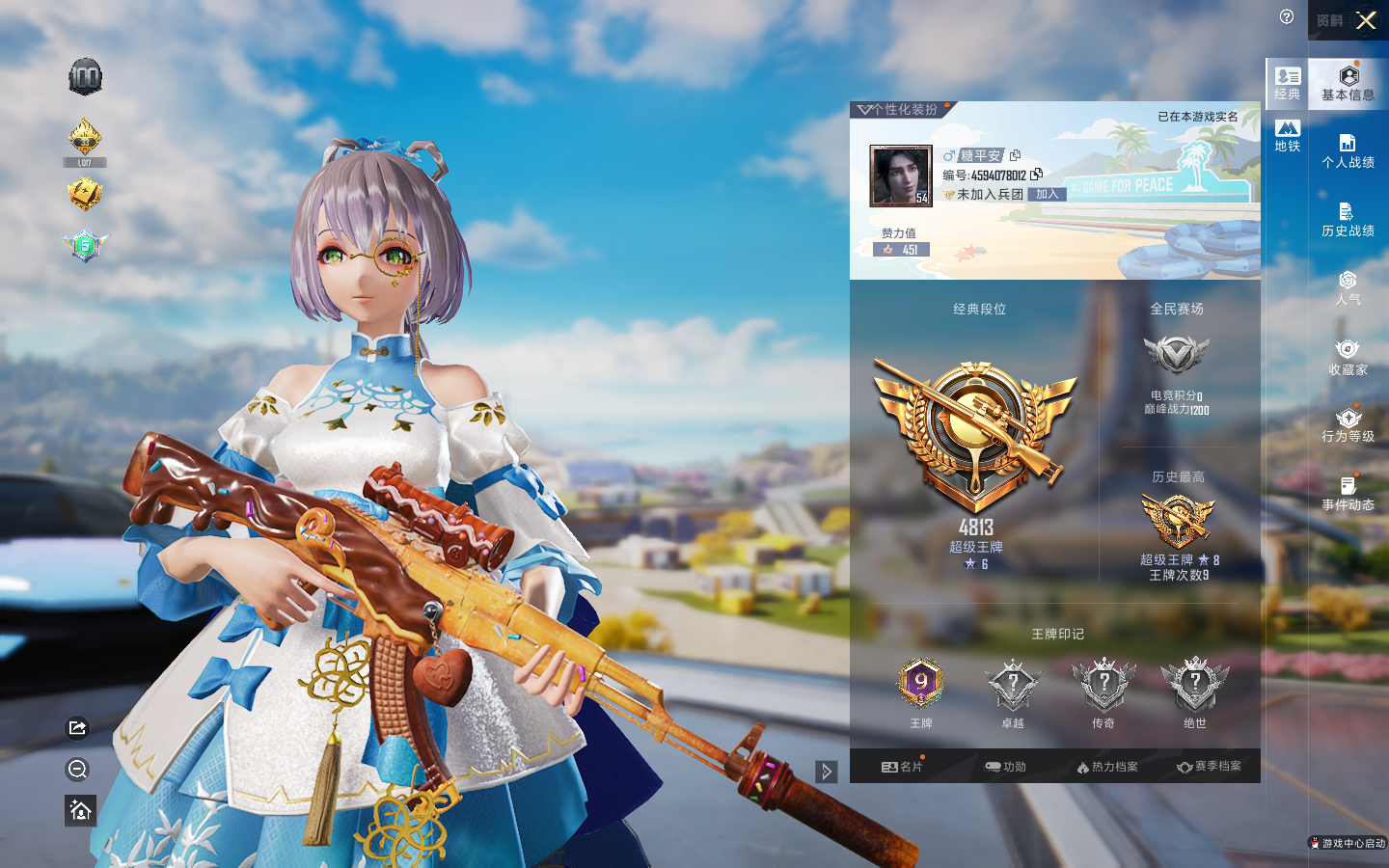Open 事件动态 event feed
The width and height of the screenshot is (1389, 868).
[x=1348, y=494]
